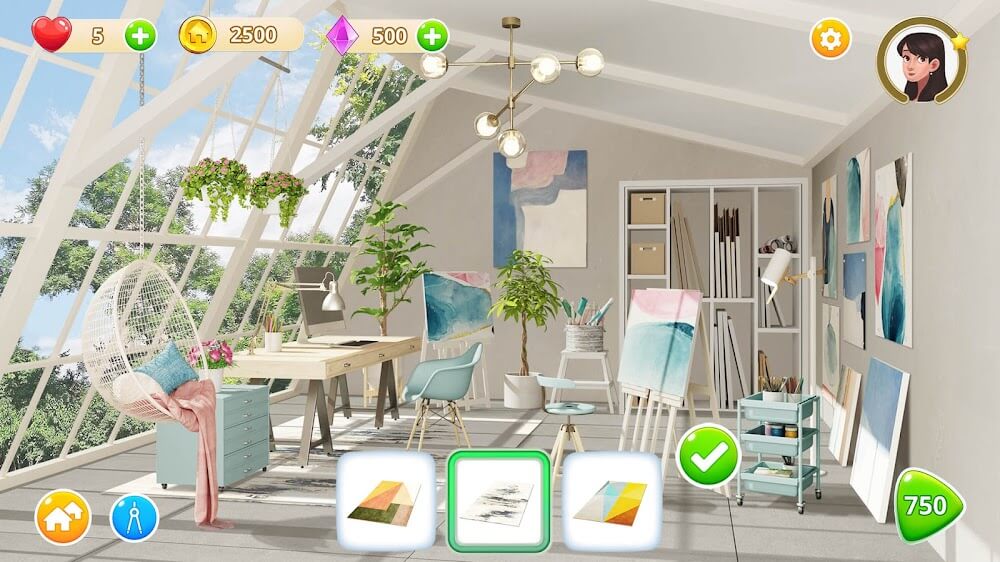Tap the gold coin icon
Screen dimensions: 1000x562
[x=198, y=36]
